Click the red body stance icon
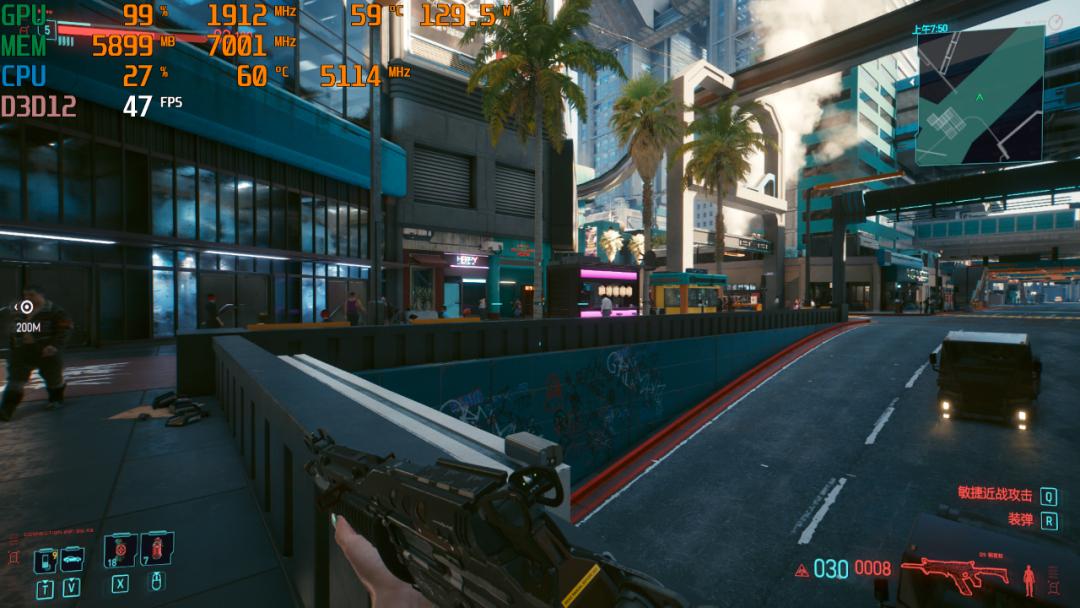The image size is (1080, 608). pos(1029,579)
